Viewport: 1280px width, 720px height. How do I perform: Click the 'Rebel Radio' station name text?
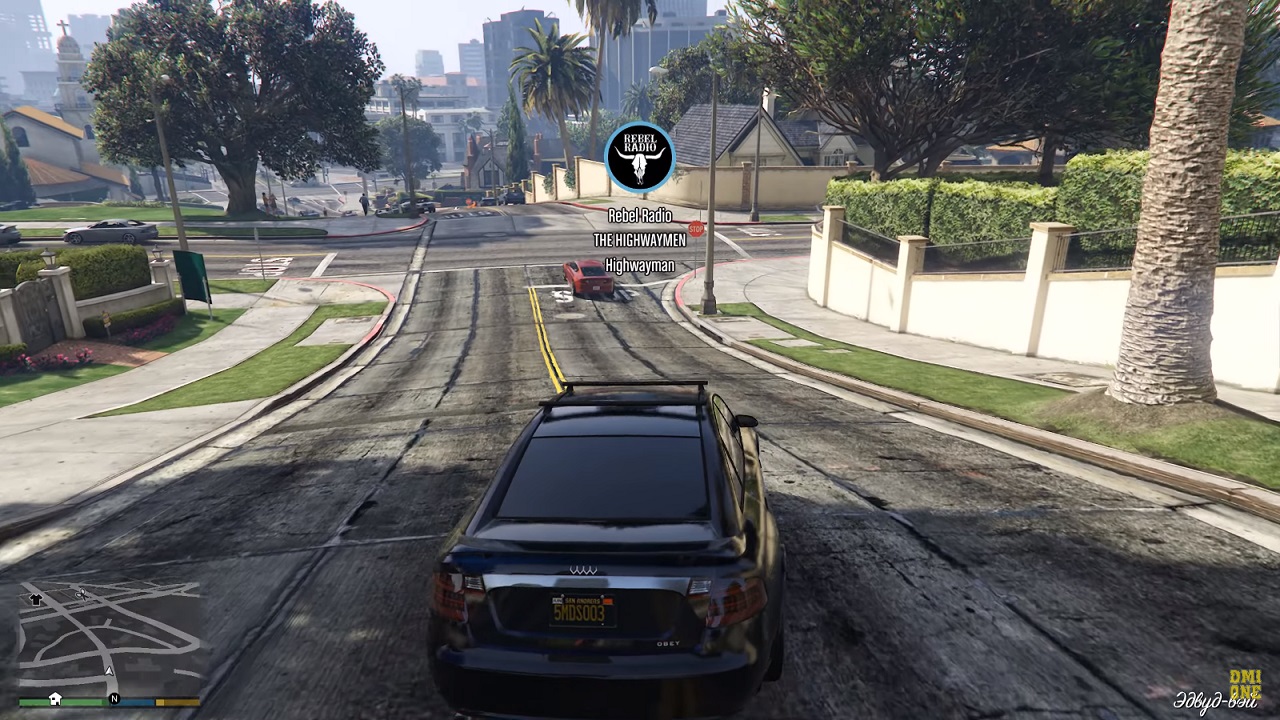640,216
